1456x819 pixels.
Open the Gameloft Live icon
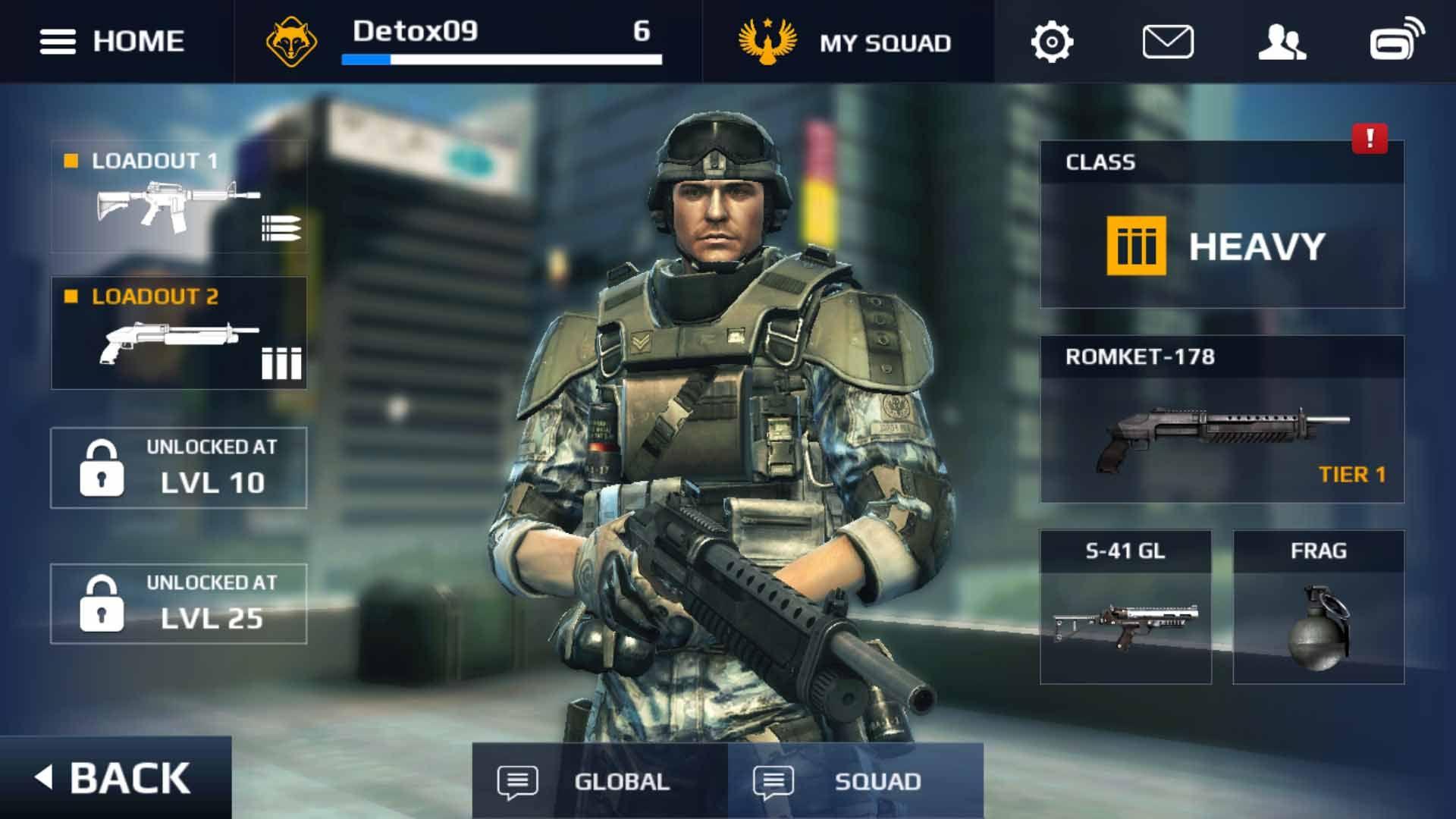pos(1397,39)
